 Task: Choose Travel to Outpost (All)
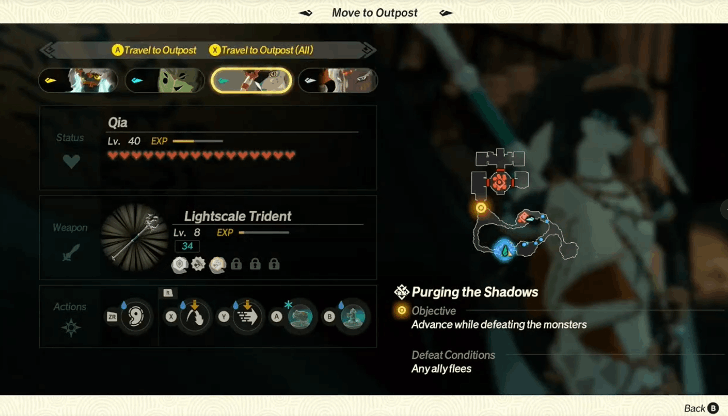[264, 50]
